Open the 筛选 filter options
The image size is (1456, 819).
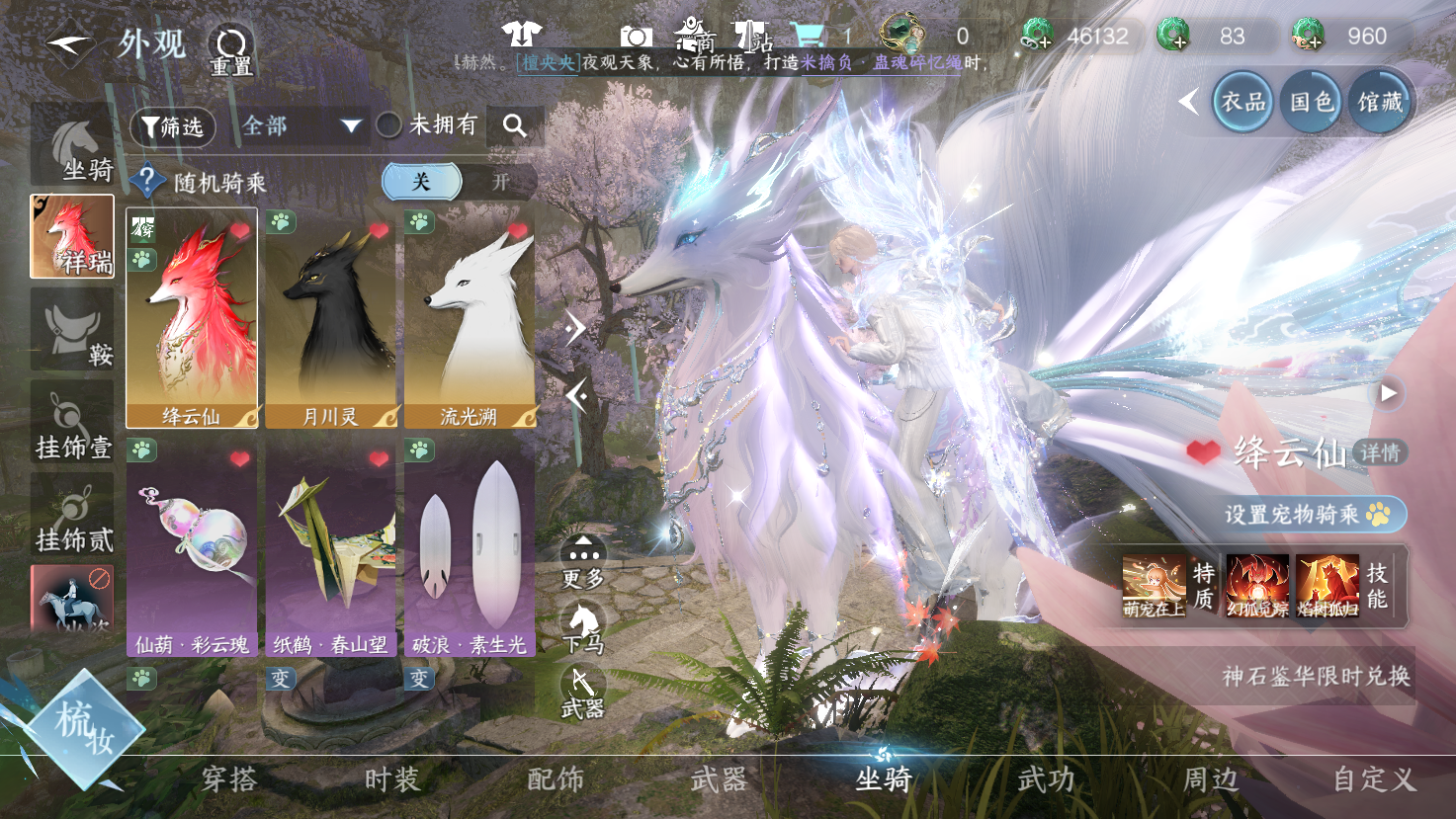[173, 126]
